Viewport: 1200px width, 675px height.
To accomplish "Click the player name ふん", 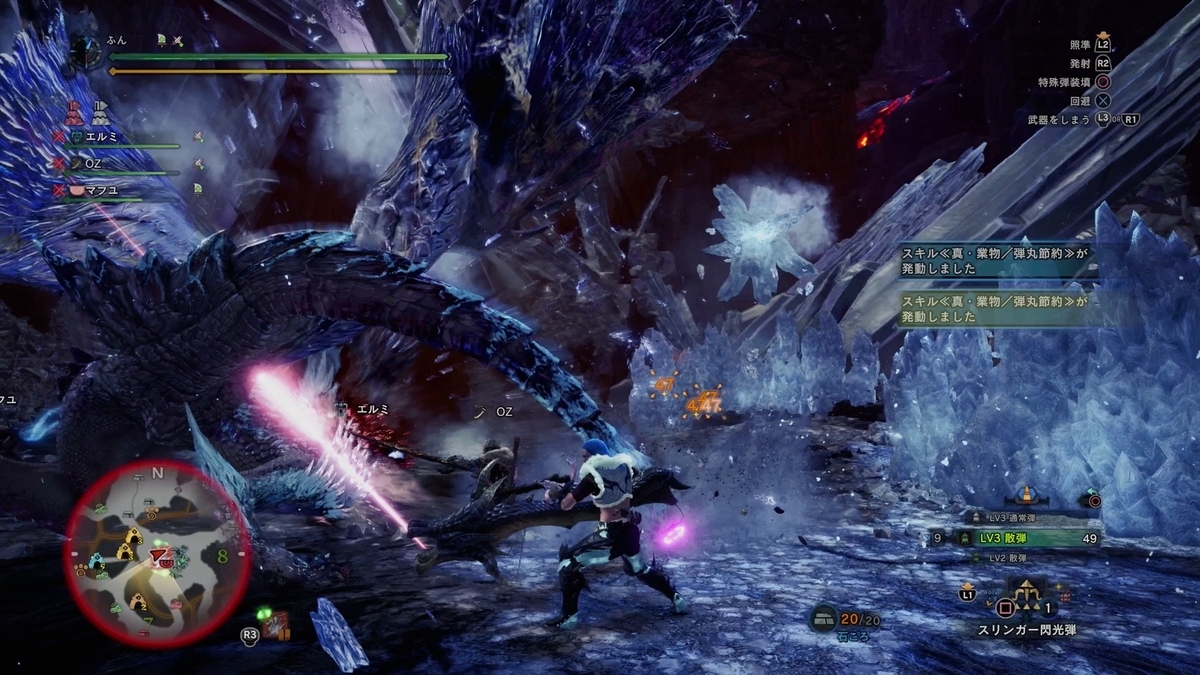I will tap(115, 41).
